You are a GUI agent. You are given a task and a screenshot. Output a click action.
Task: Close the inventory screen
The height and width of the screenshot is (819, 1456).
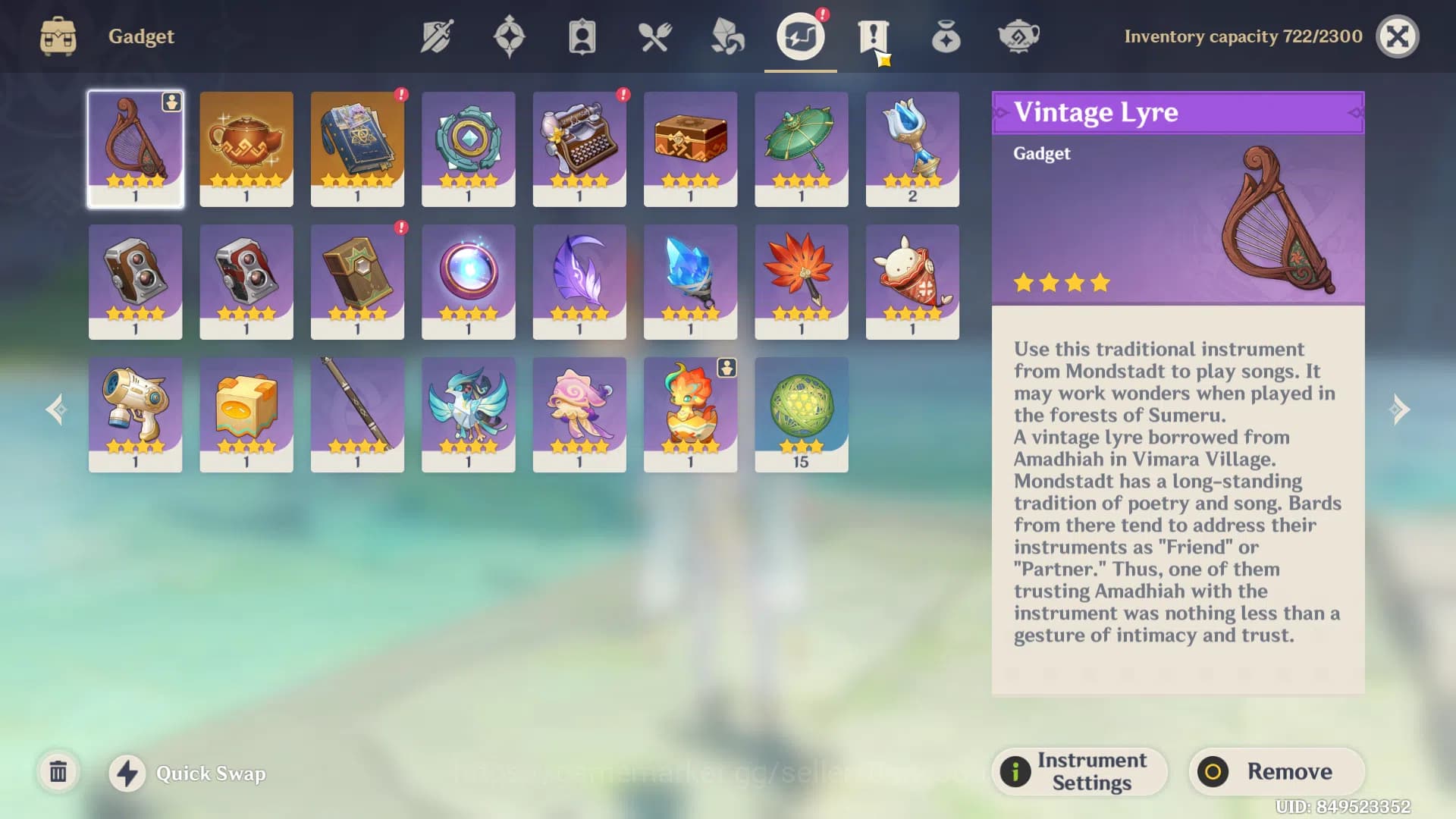pos(1397,36)
